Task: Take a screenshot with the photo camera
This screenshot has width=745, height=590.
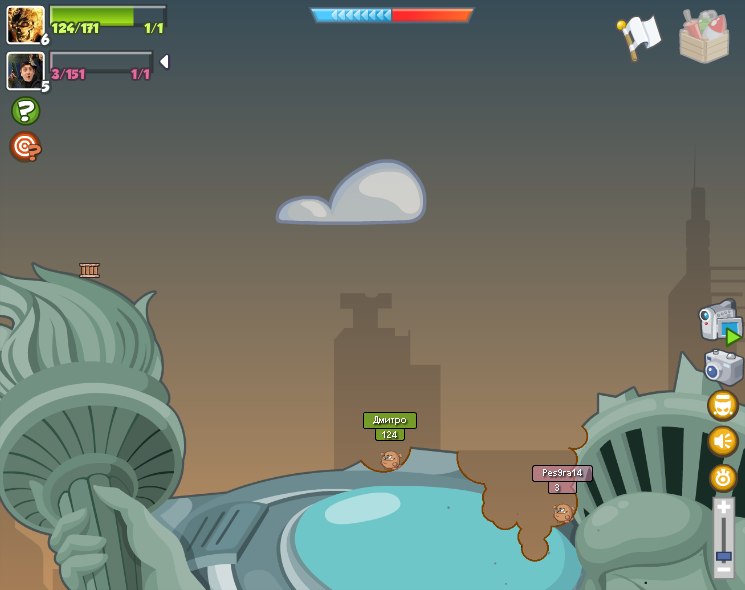Action: [x=722, y=367]
